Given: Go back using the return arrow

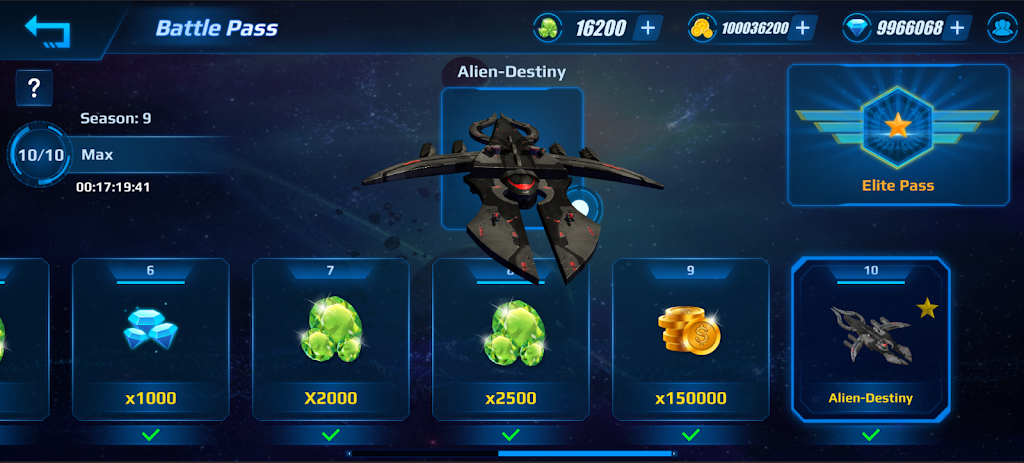Looking at the screenshot, I should coord(48,30).
